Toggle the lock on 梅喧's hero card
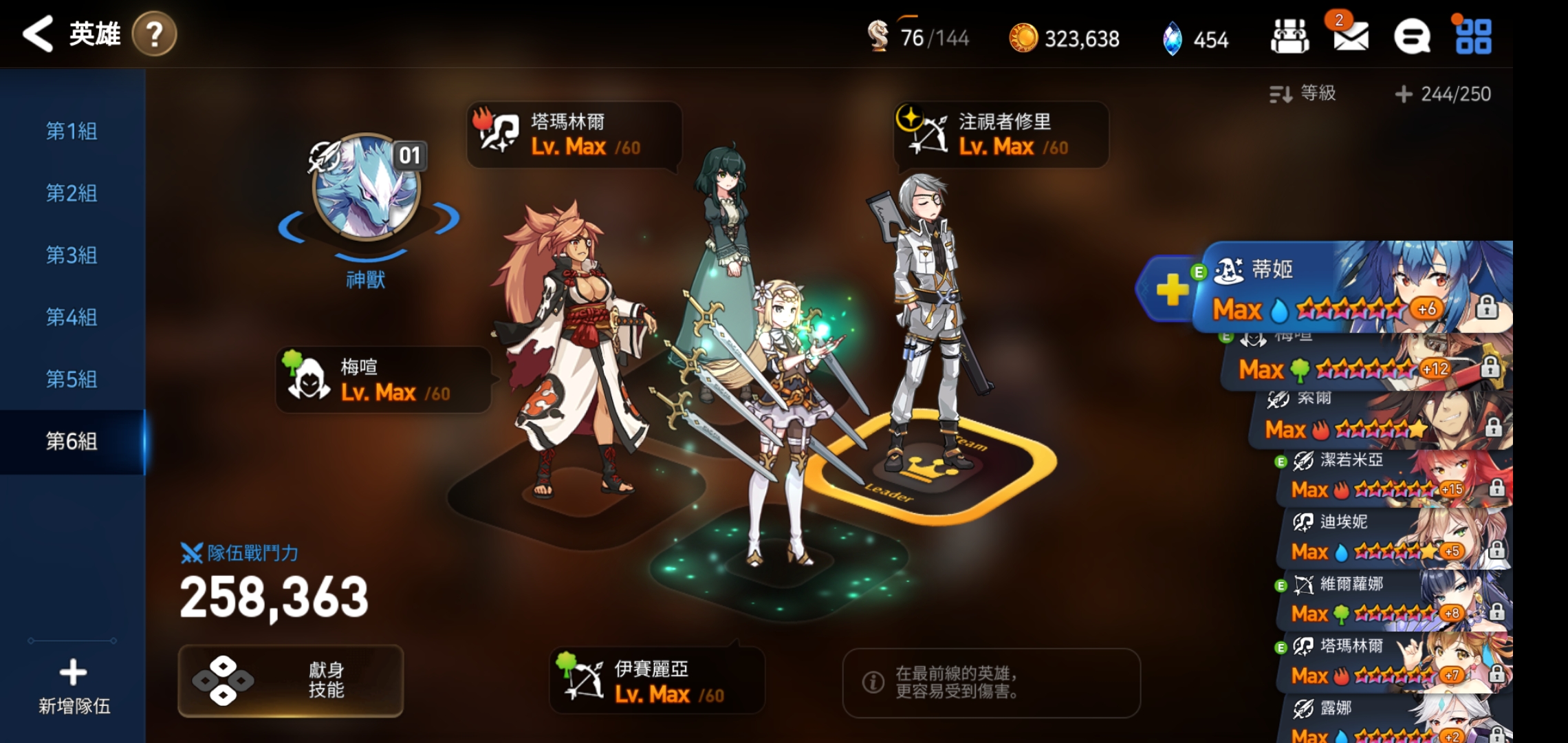This screenshot has width=1568, height=743. (1492, 368)
